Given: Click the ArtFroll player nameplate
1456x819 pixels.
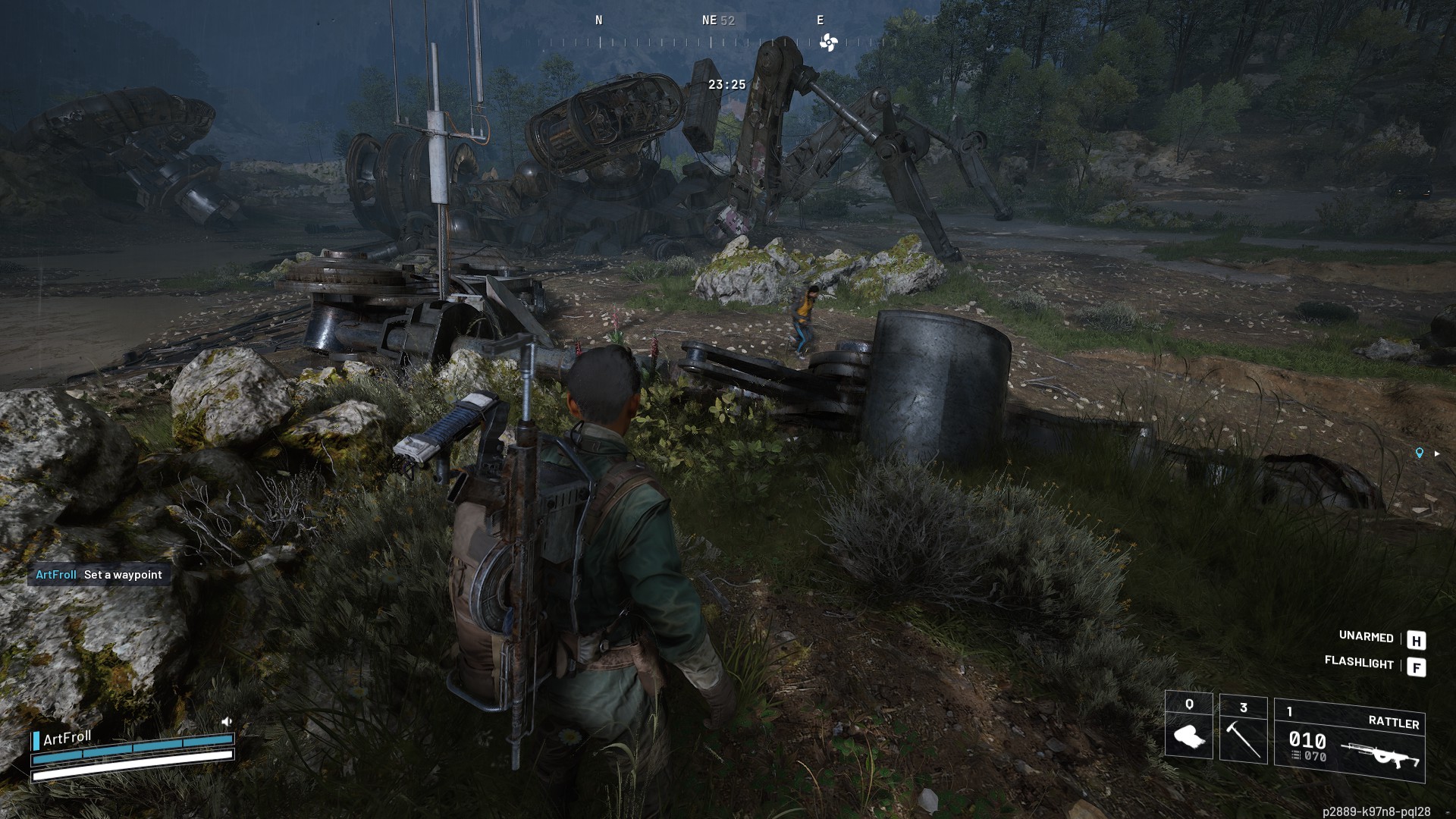Looking at the screenshot, I should 67,738.
